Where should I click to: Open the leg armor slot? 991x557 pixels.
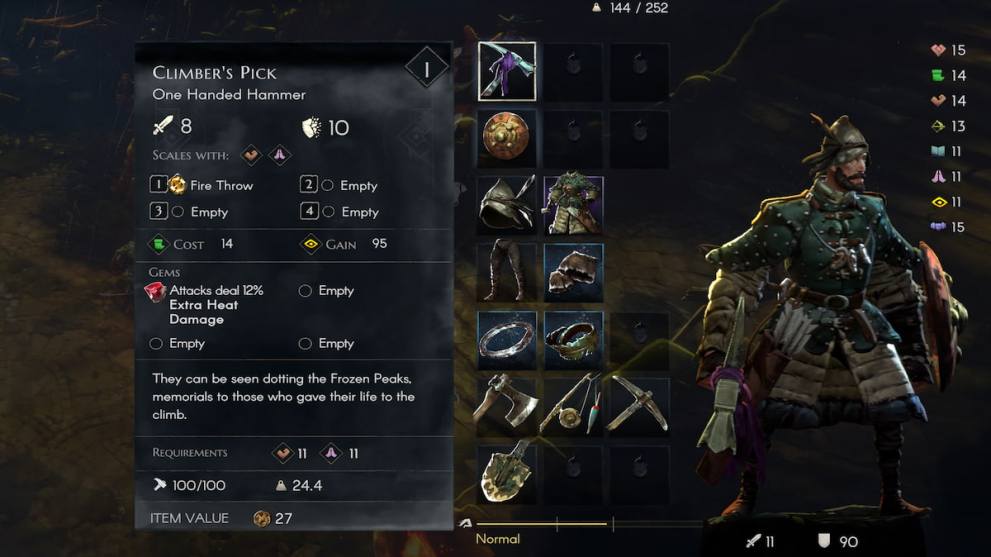tap(507, 272)
